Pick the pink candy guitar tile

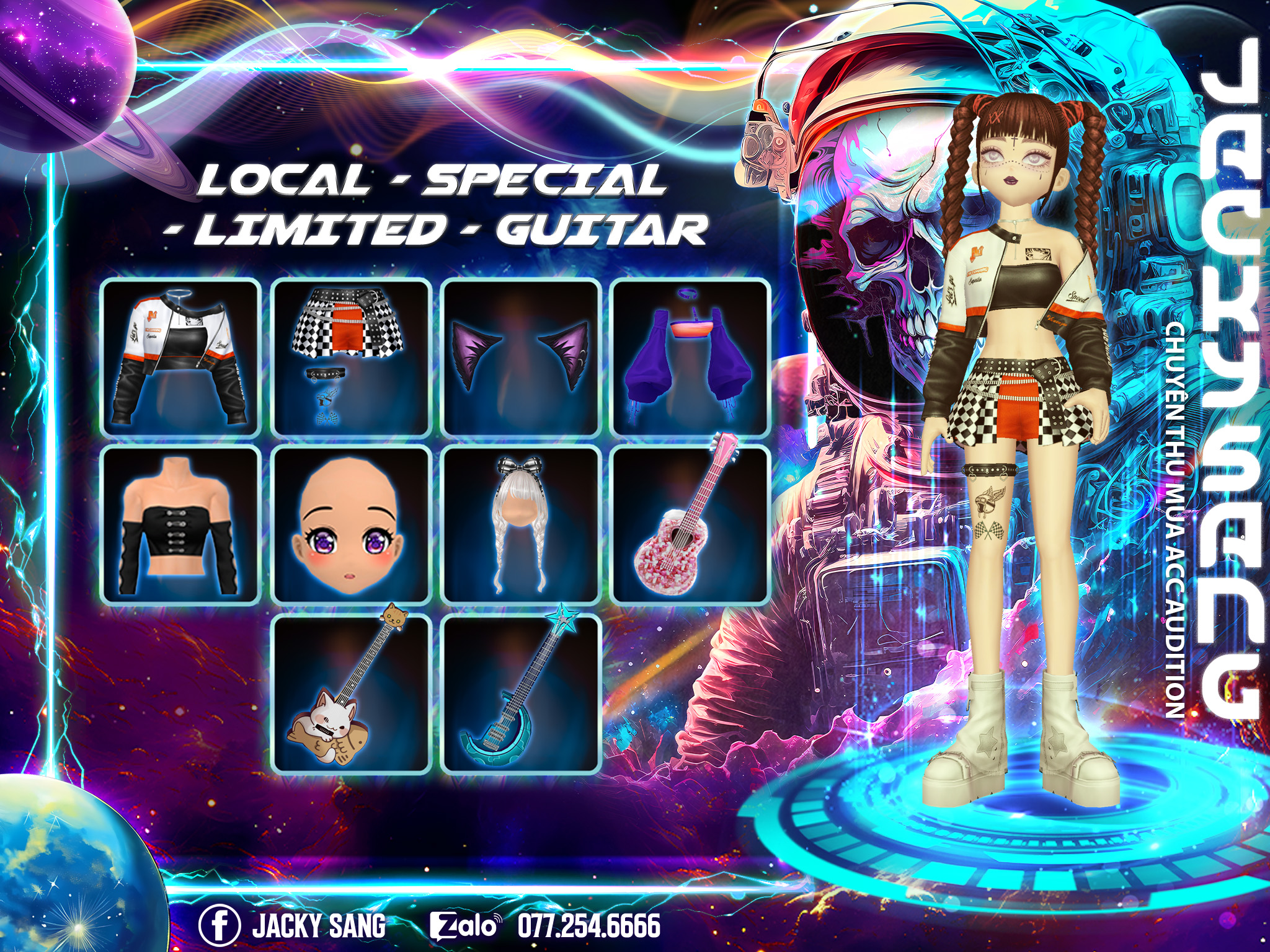coord(691,525)
